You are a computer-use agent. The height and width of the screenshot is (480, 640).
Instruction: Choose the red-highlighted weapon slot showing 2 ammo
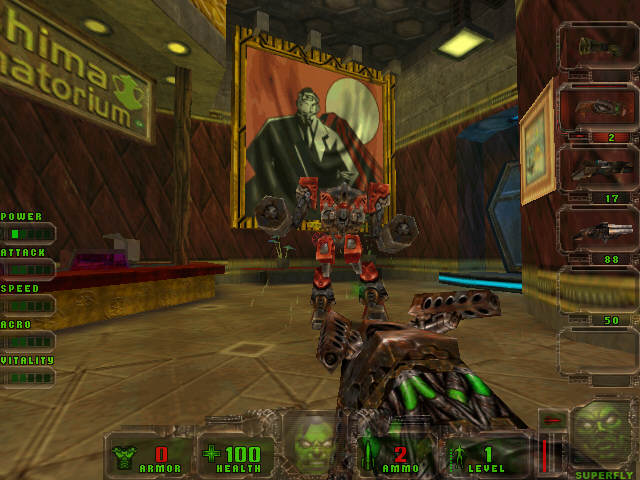[x=597, y=108]
